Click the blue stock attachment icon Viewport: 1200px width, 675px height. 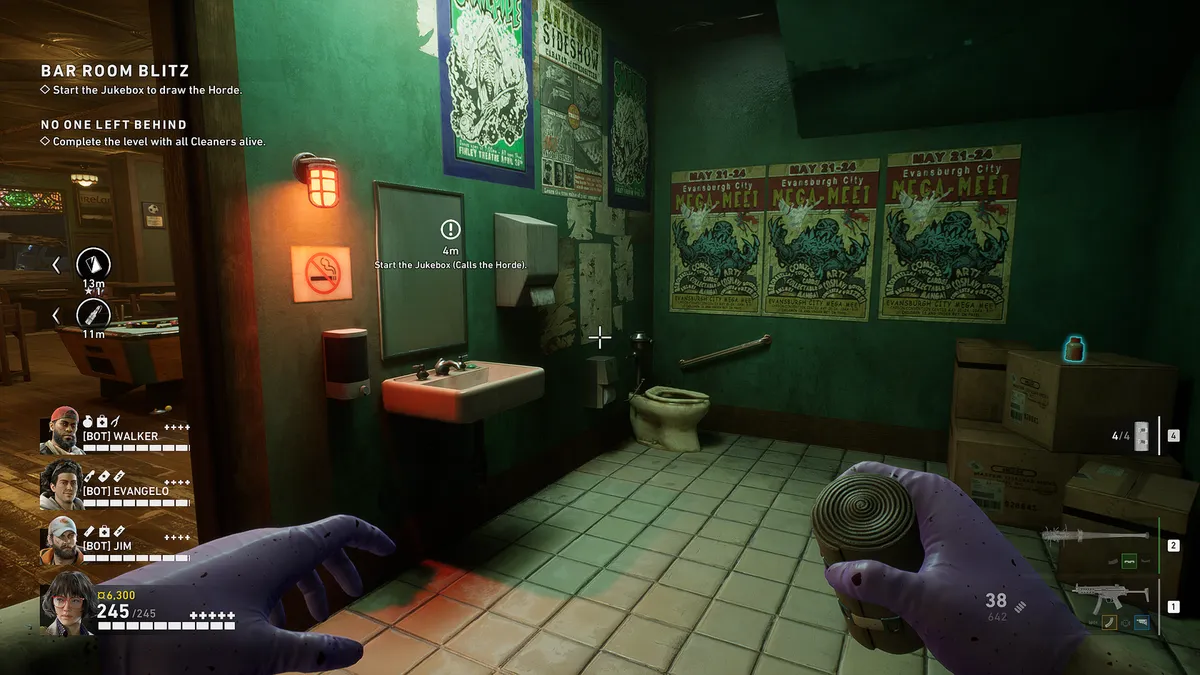[x=1141, y=622]
